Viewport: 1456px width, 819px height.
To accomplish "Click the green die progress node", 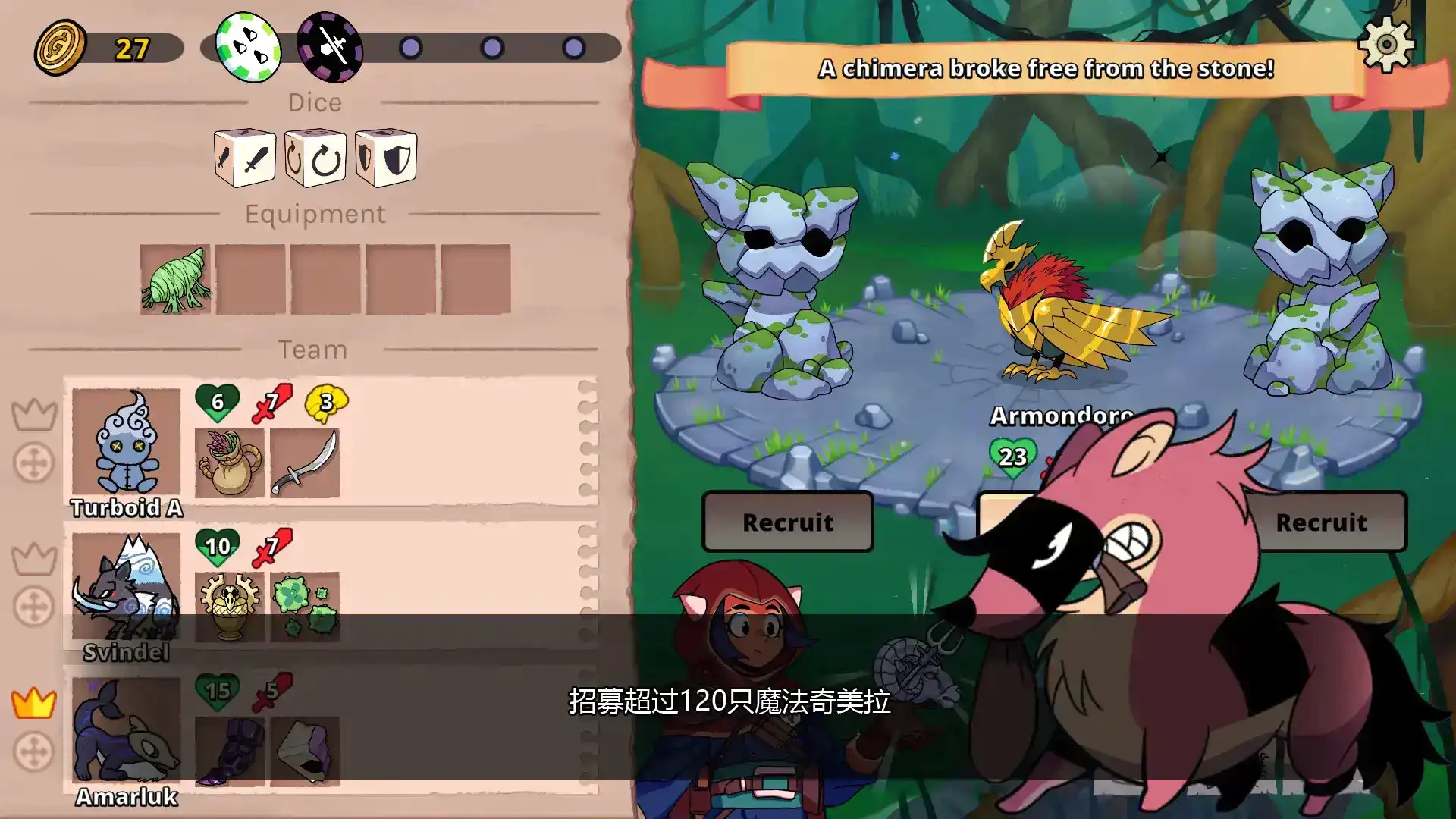I will coord(248,45).
